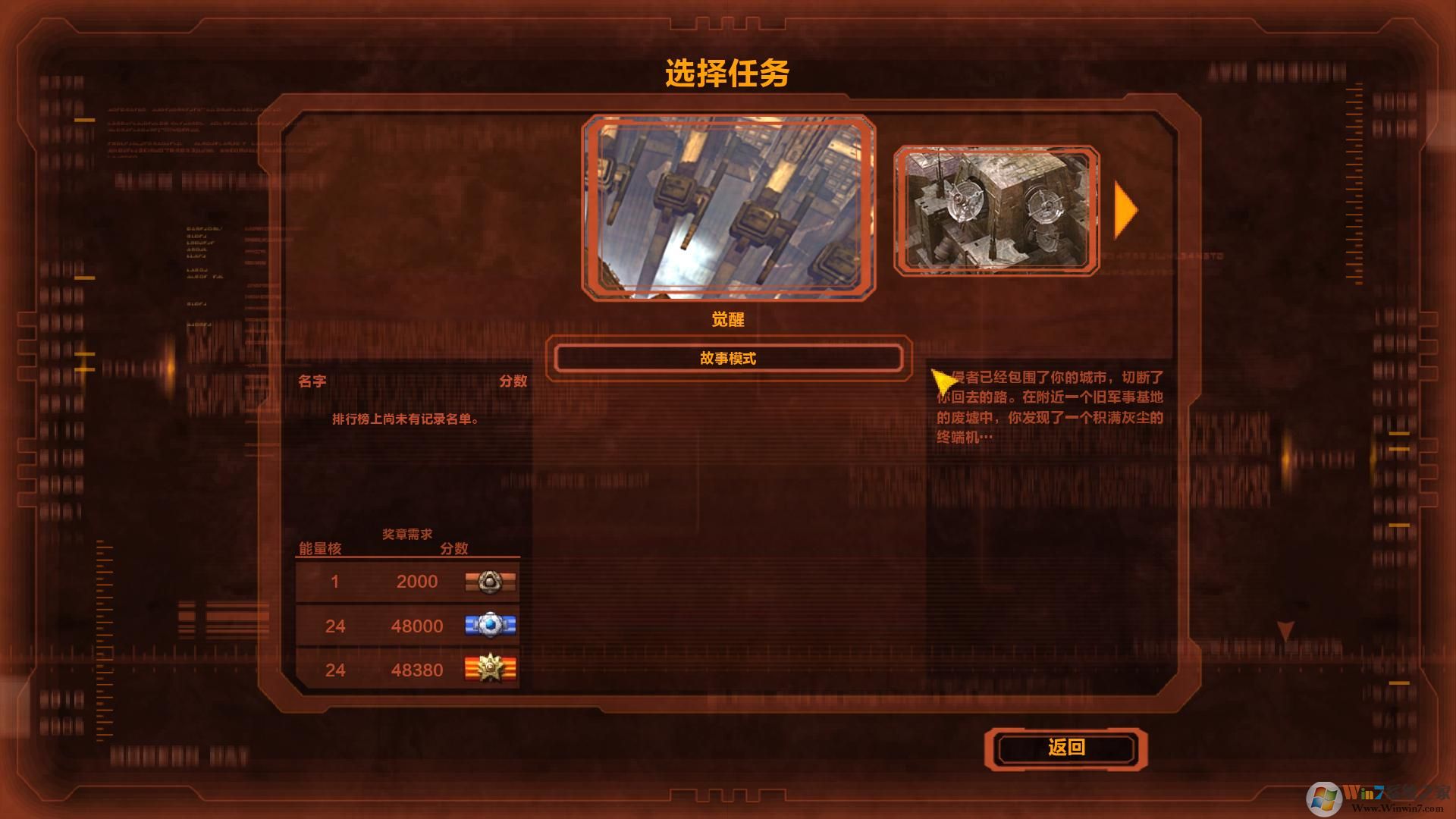
Task: Open the 故事模式 mode selector
Action: [726, 357]
